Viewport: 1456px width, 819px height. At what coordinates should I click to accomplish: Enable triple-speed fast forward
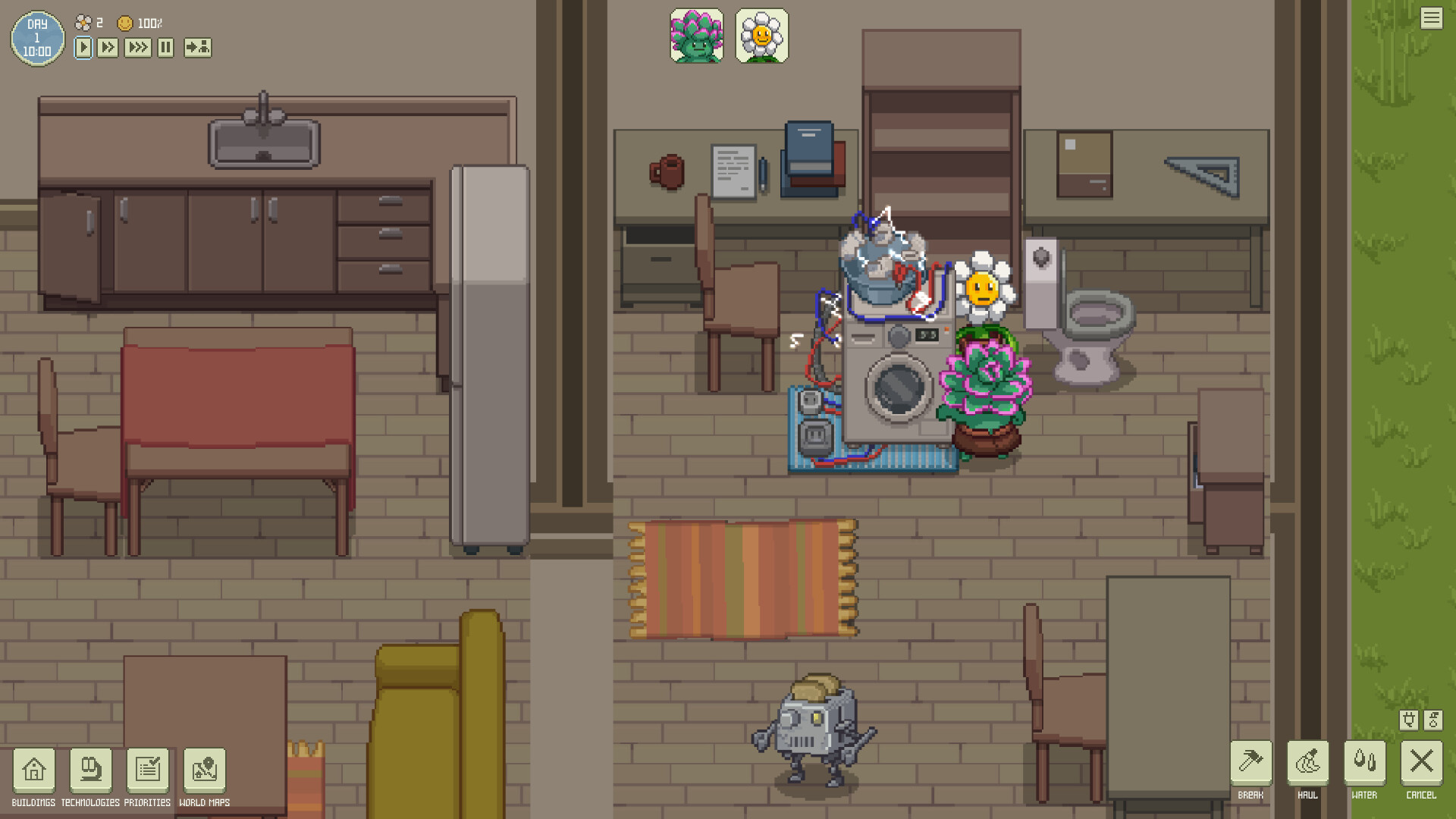tap(137, 47)
